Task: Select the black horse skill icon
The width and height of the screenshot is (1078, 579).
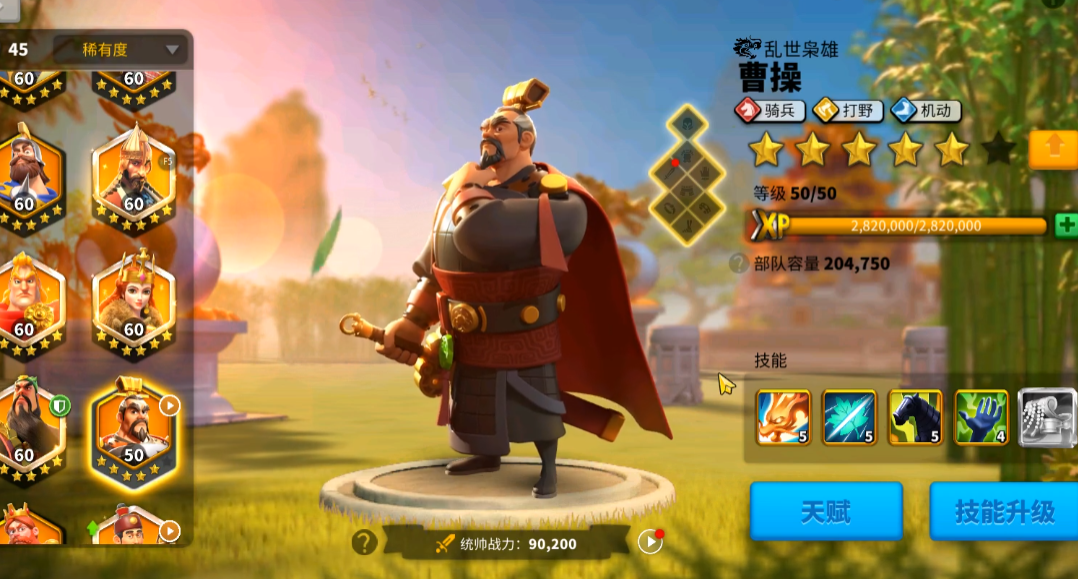Action: (915, 417)
